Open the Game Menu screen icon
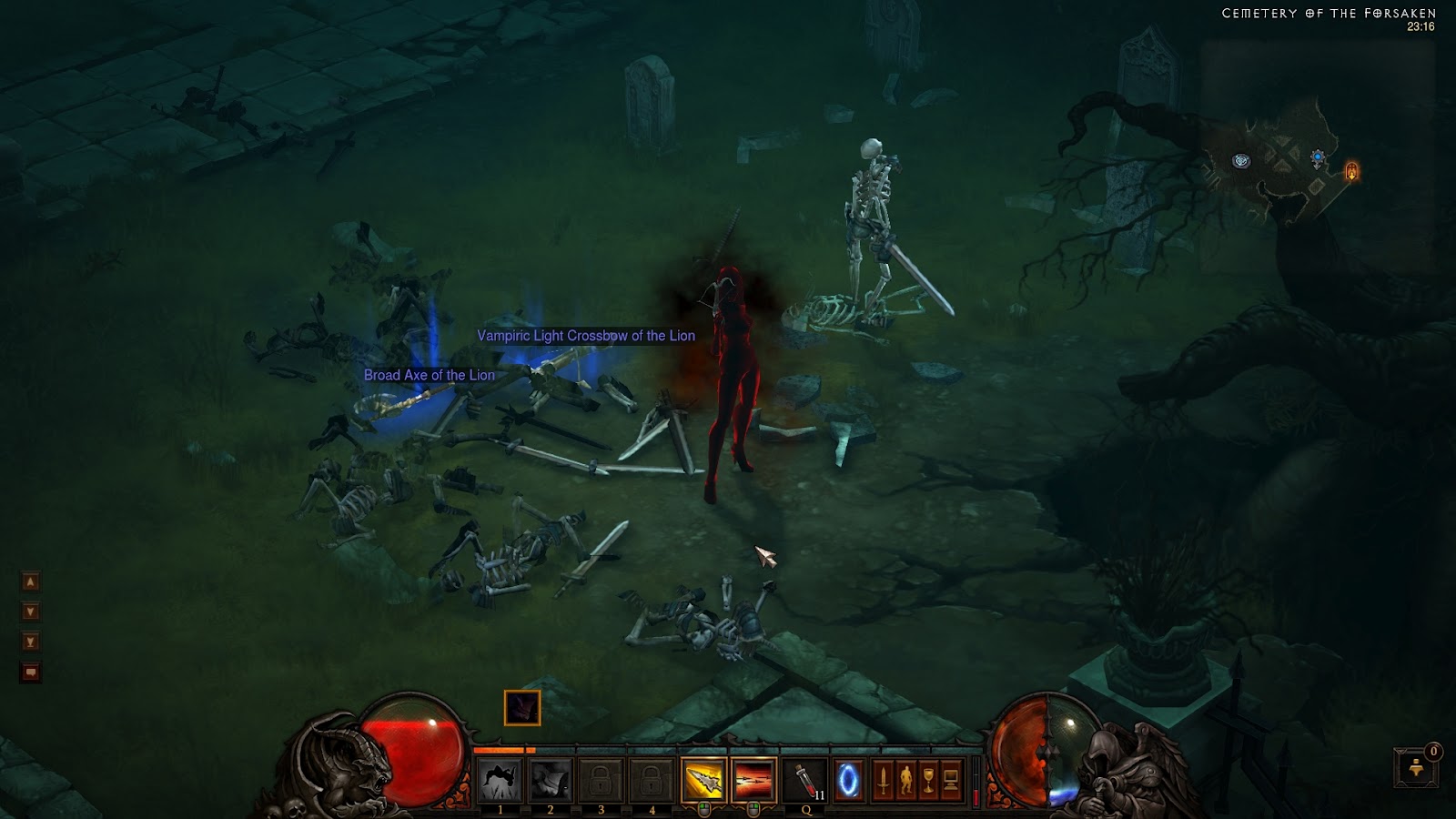1456x819 pixels. tap(950, 778)
